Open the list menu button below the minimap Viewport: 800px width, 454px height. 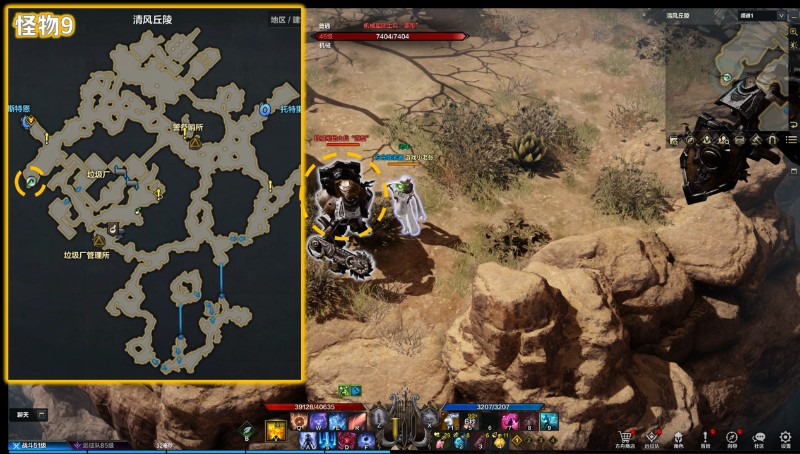(x=791, y=139)
